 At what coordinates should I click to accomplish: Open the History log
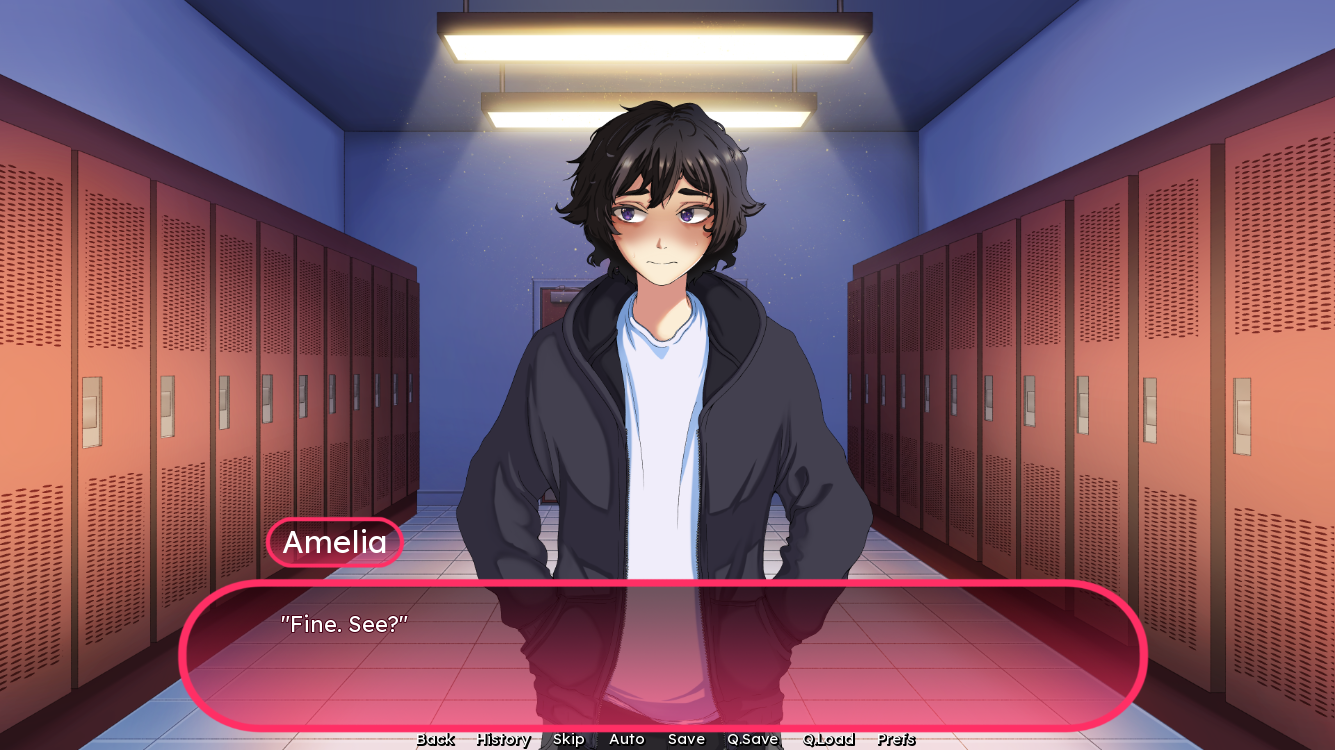coord(502,740)
